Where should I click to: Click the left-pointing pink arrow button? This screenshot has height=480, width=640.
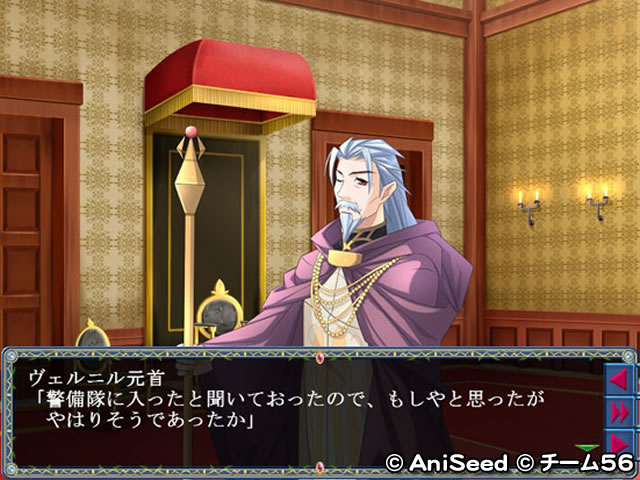coord(619,380)
